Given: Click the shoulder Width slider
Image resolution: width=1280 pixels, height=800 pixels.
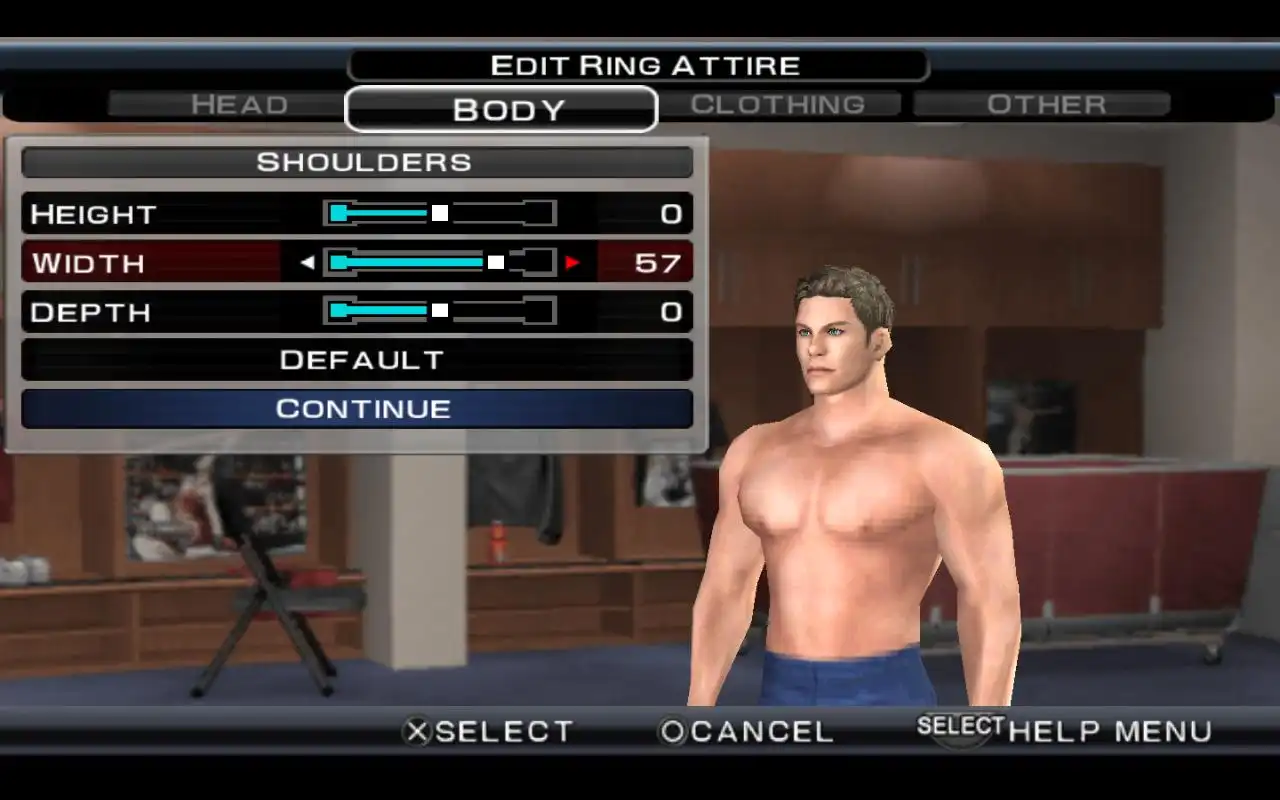Looking at the screenshot, I should click(440, 262).
